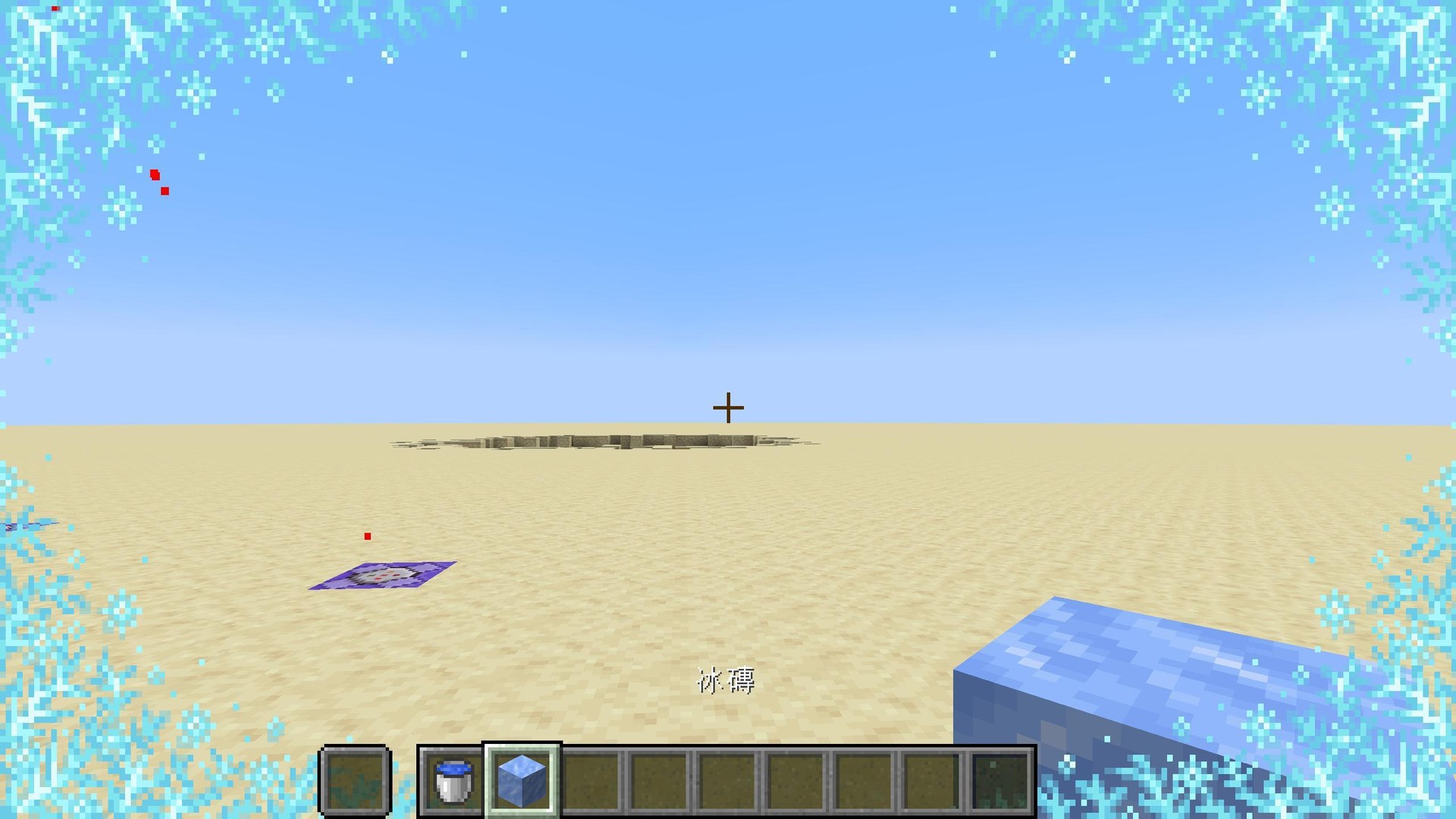The height and width of the screenshot is (819, 1456).
Task: Click the red particle above the cake
Action: 369,535
